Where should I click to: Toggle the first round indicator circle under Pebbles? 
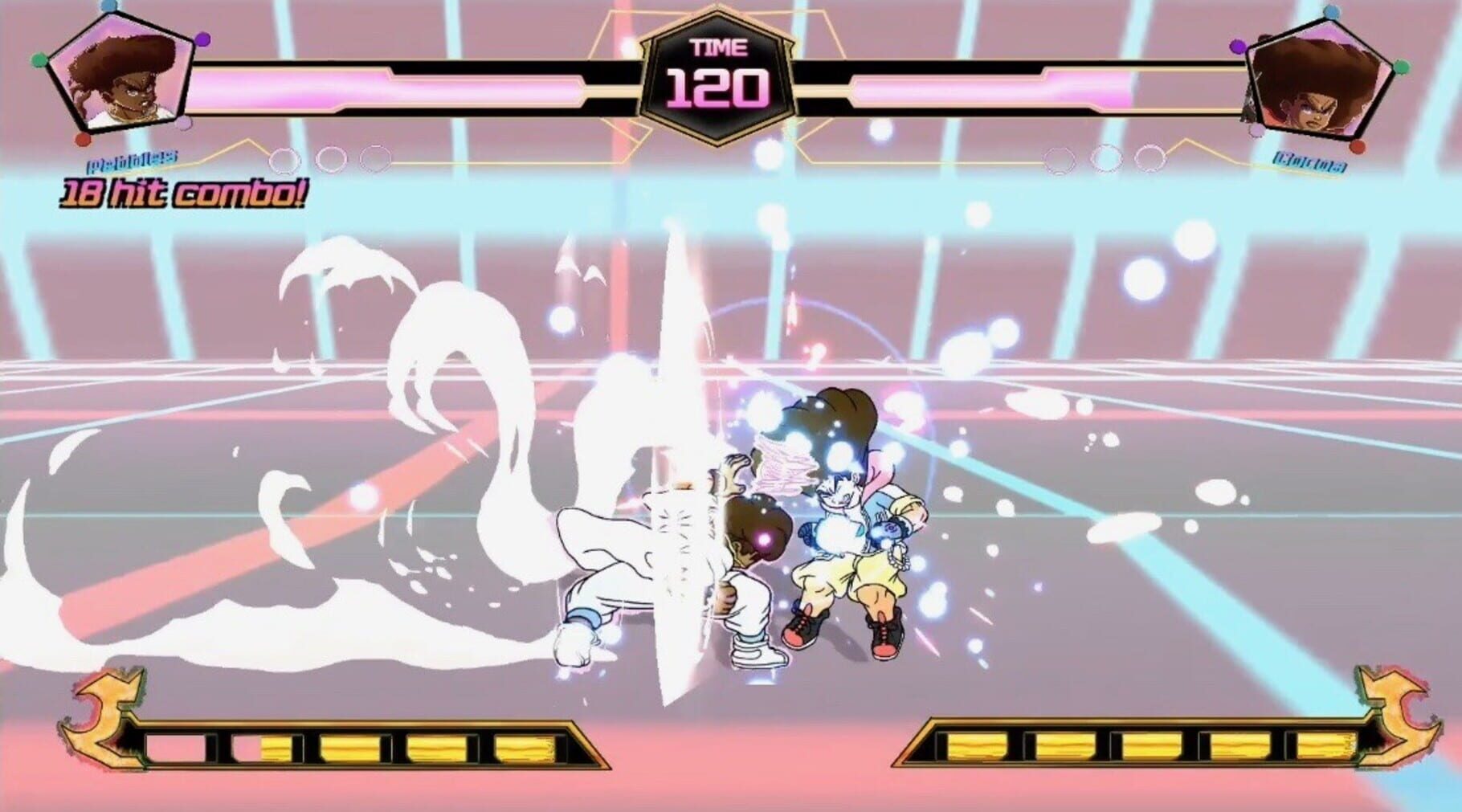285,159
